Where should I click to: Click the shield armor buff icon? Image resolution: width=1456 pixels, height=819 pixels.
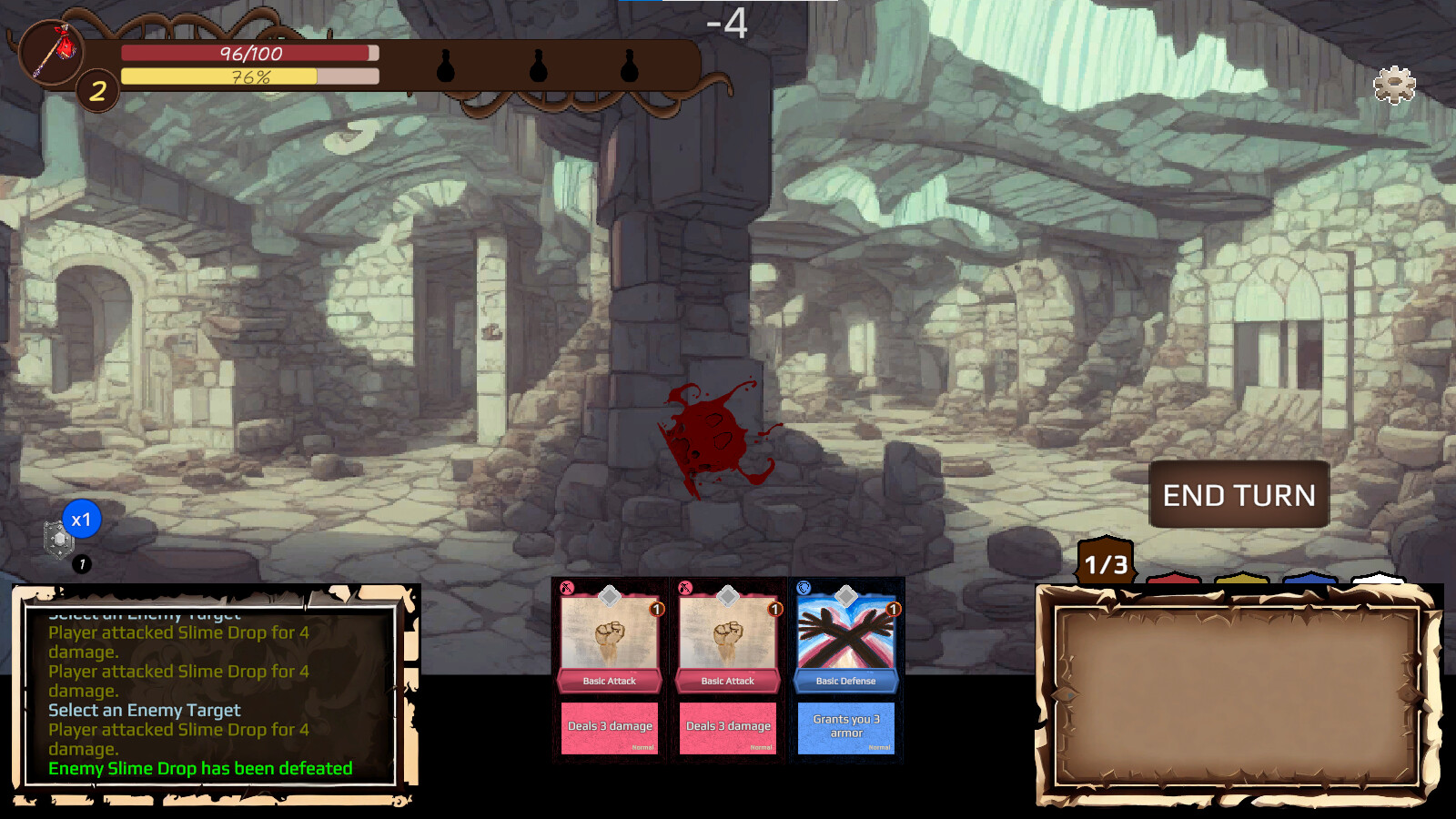click(x=56, y=540)
